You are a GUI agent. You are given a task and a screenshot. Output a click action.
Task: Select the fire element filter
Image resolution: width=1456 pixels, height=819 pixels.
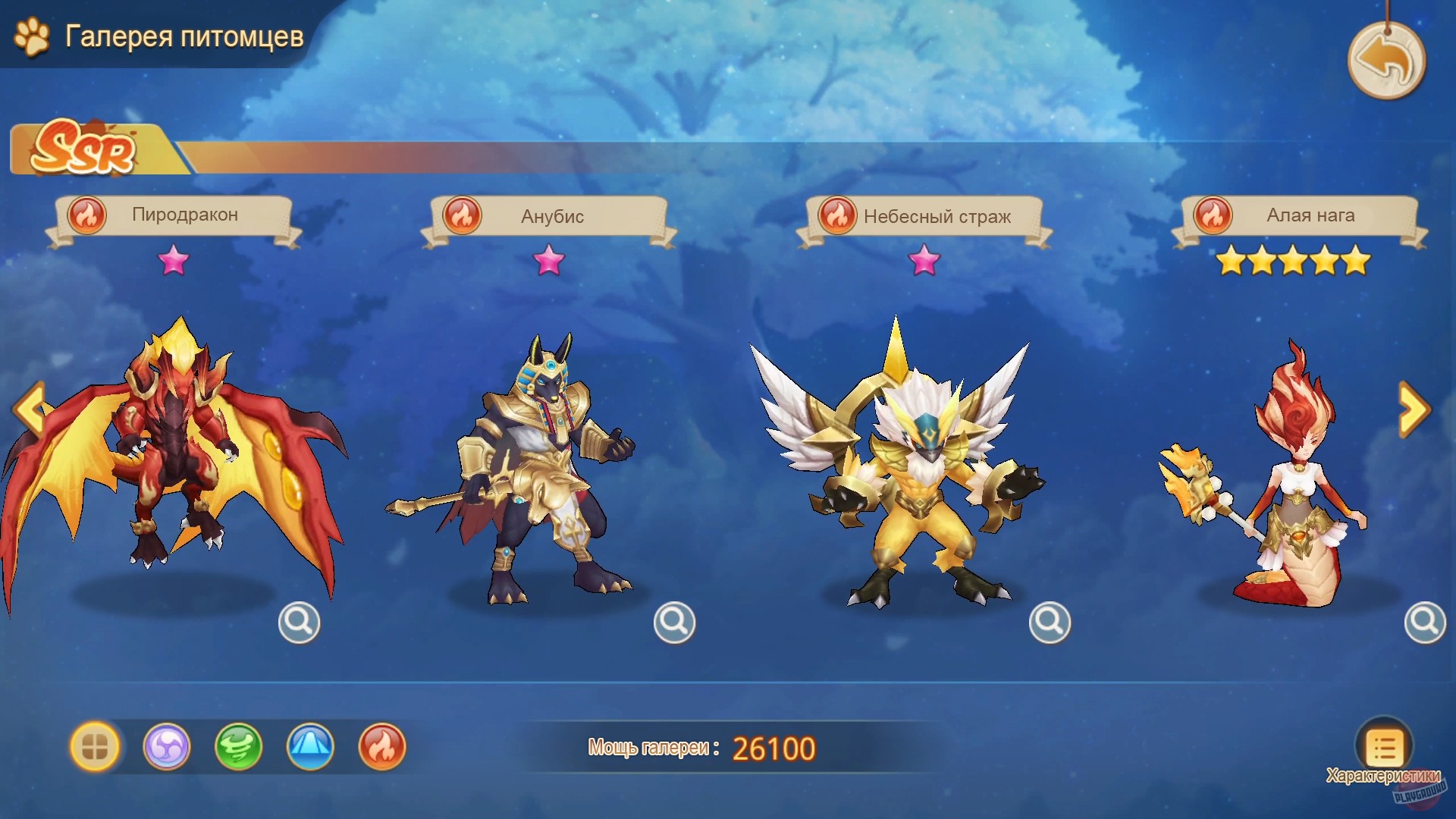click(382, 747)
